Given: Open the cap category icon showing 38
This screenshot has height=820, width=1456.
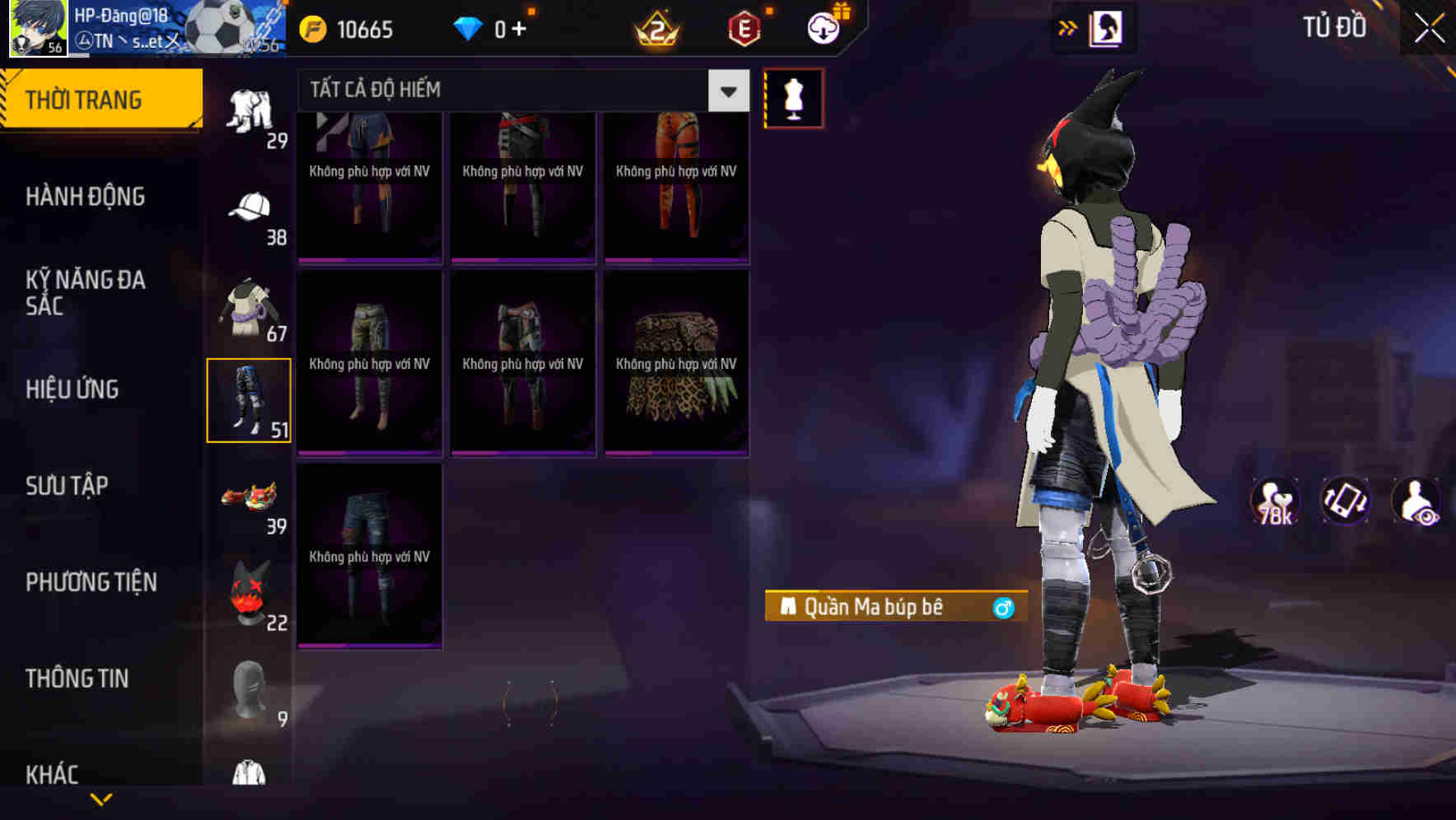Looking at the screenshot, I should pos(250,206).
